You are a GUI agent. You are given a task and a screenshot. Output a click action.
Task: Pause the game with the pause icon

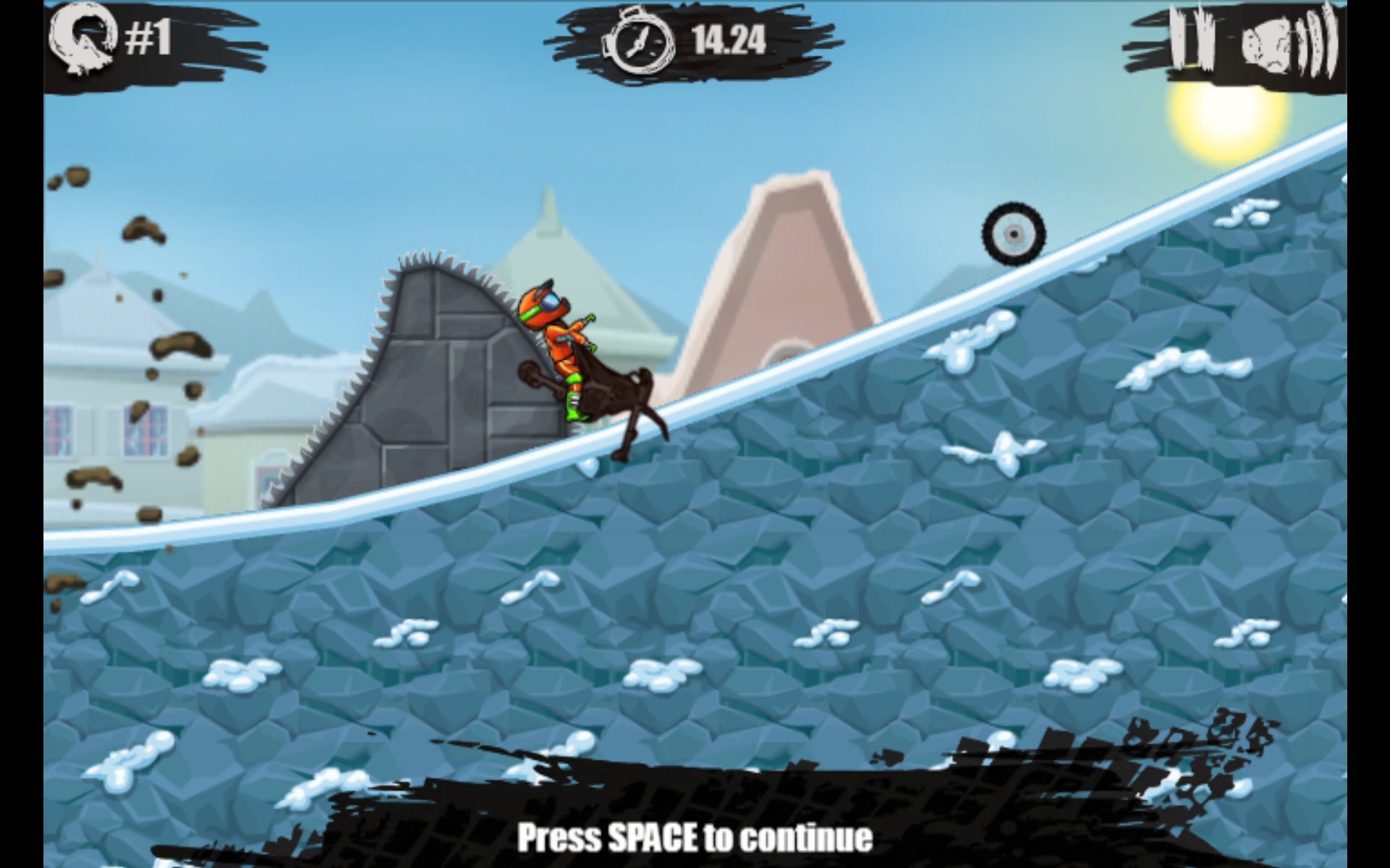pos(1192,40)
